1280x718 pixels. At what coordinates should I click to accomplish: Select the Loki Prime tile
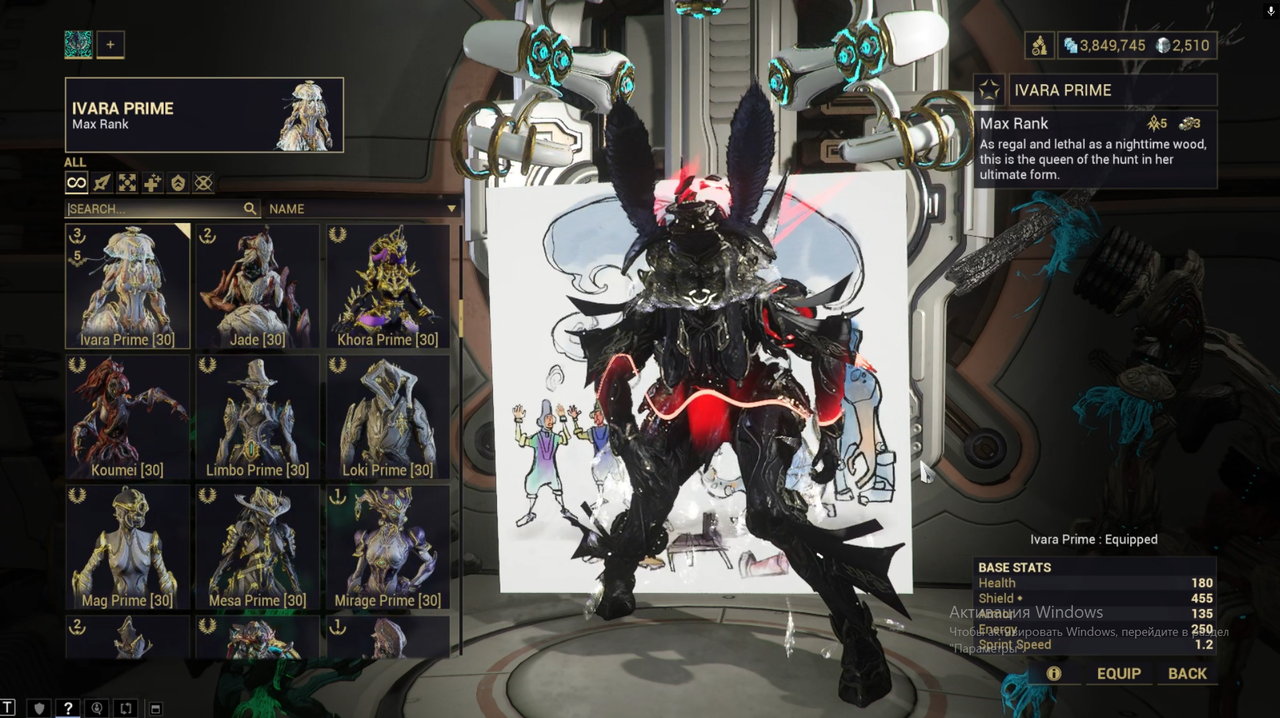(388, 416)
